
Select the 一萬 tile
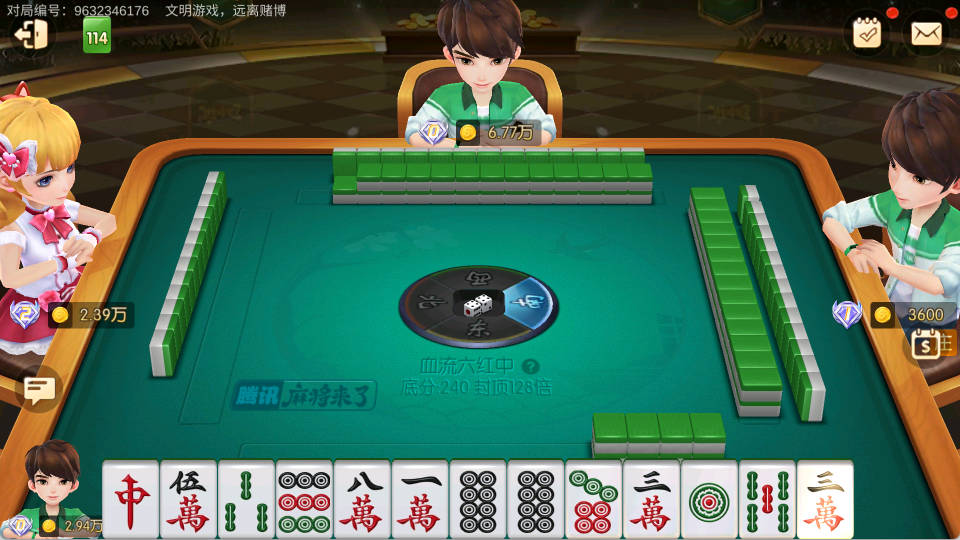click(x=420, y=500)
